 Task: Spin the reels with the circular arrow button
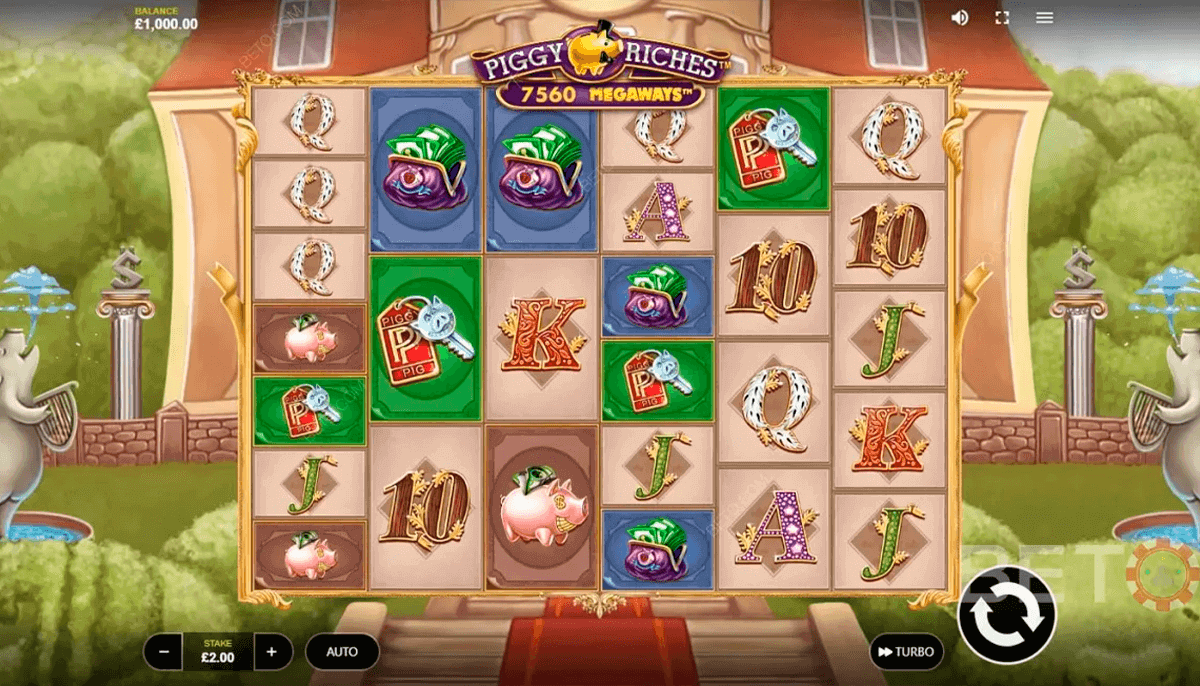1006,614
